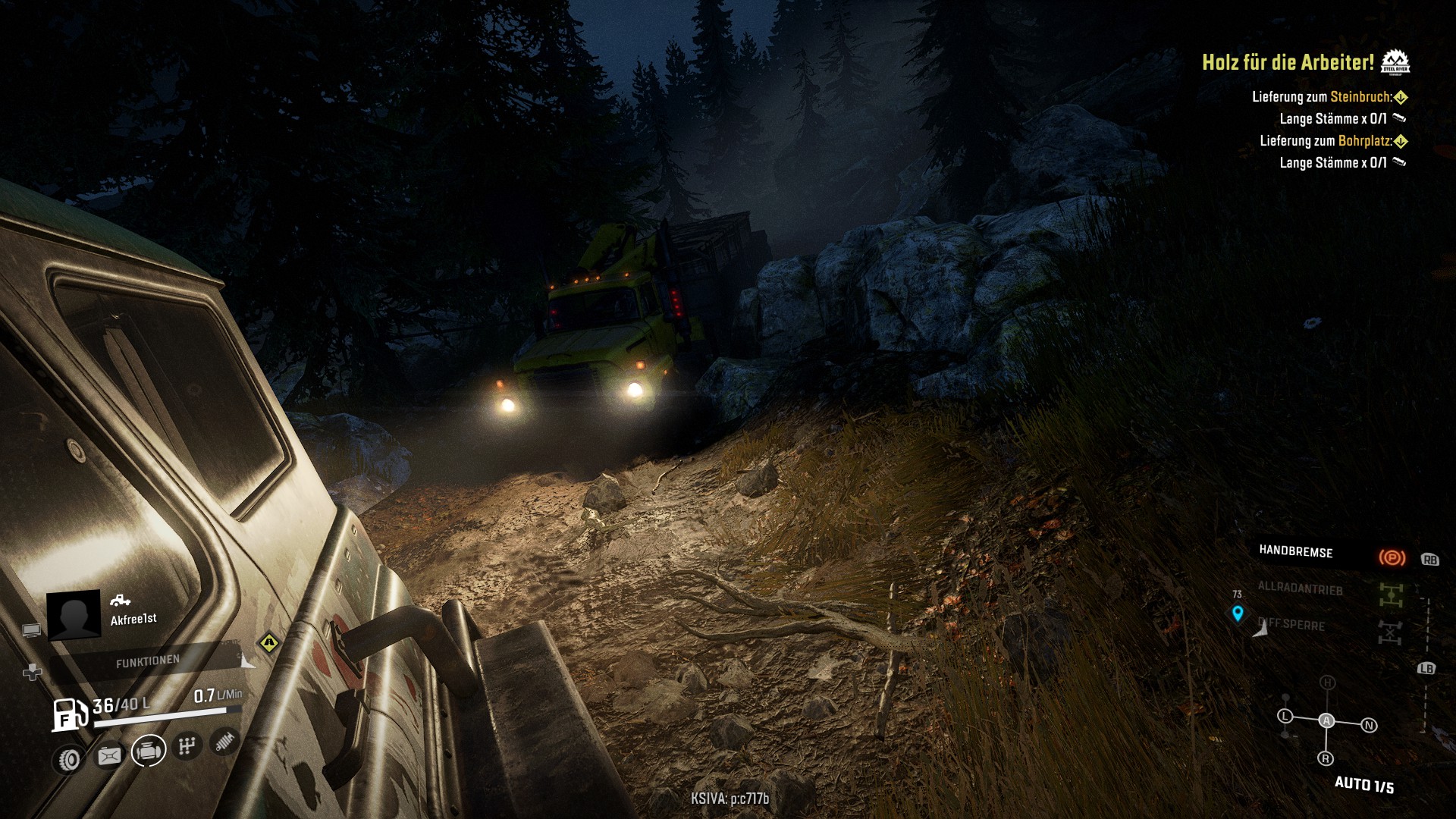Select the Bohrplatz delivery objective
The image size is (1456, 819).
[x=1326, y=141]
